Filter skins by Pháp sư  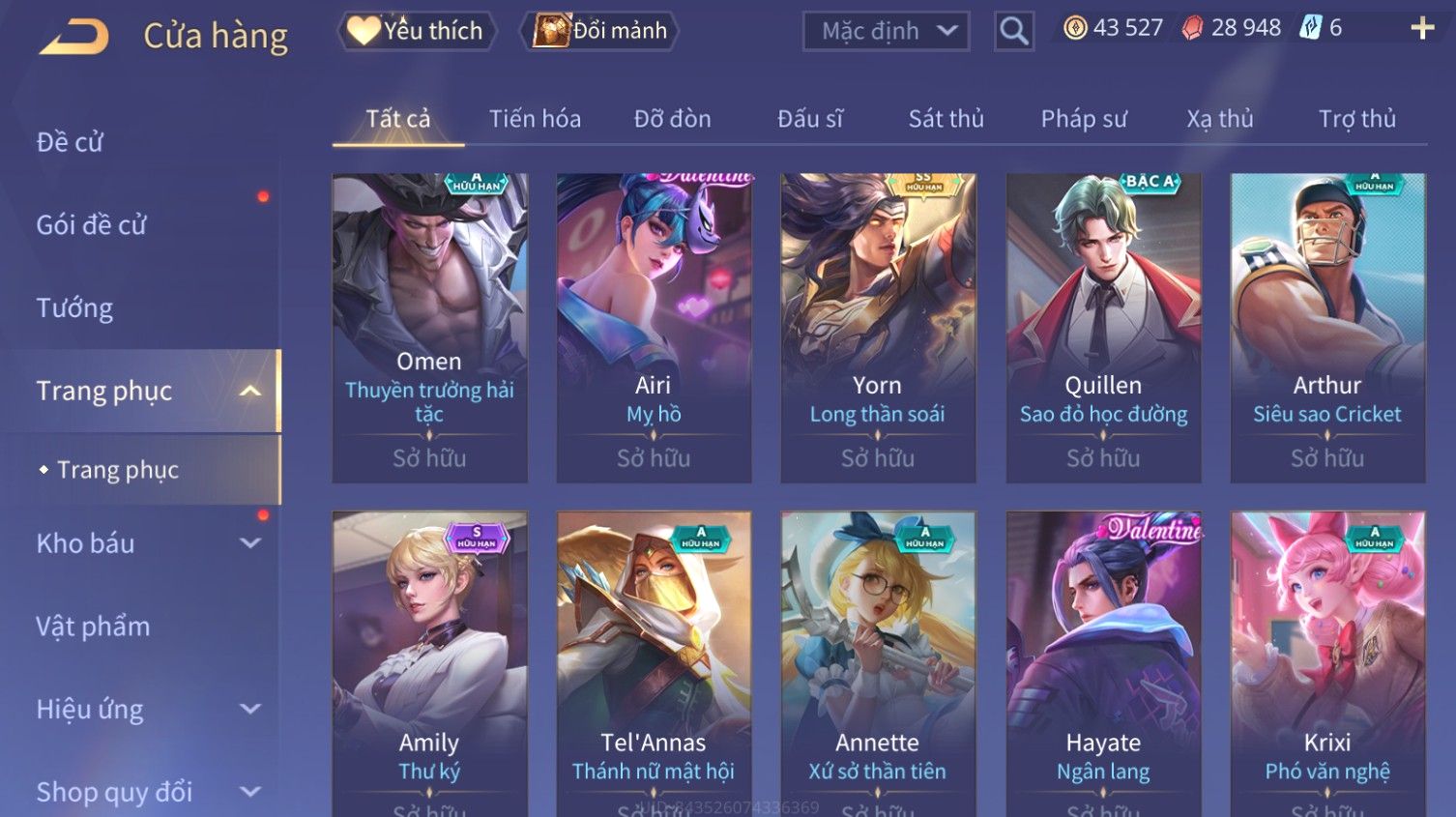1084,119
